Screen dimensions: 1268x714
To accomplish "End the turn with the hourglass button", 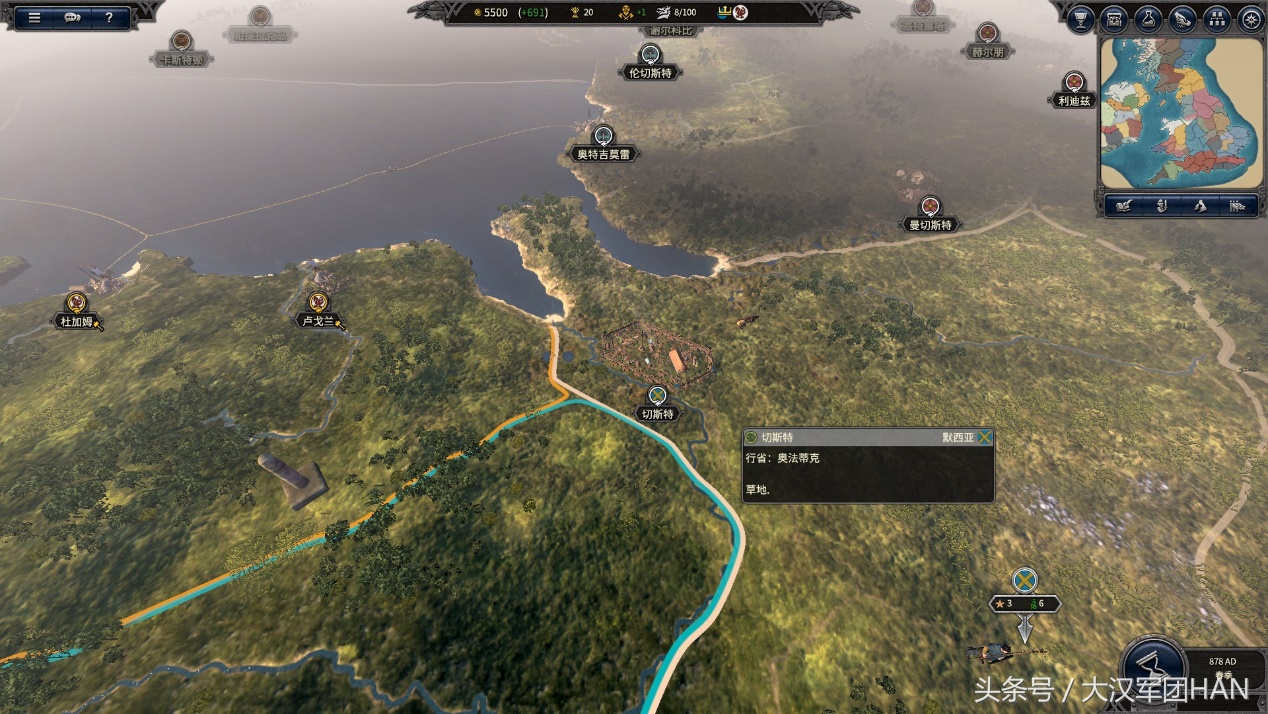I will pyautogui.click(x=1153, y=667).
